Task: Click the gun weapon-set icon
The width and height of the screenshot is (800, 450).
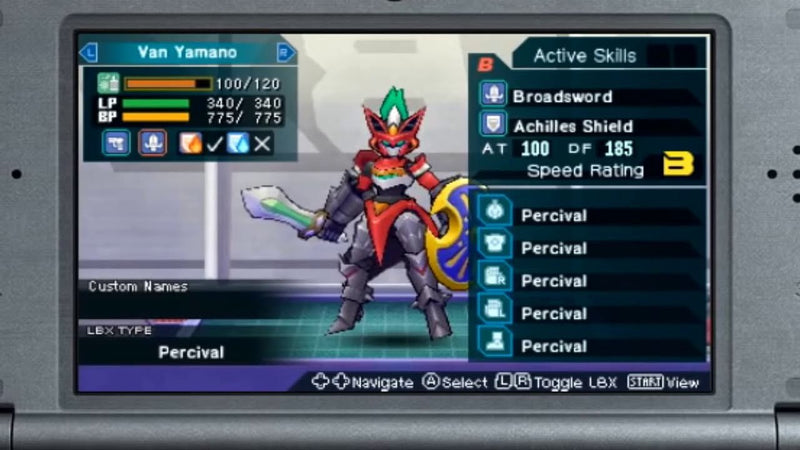Action: tap(115, 143)
